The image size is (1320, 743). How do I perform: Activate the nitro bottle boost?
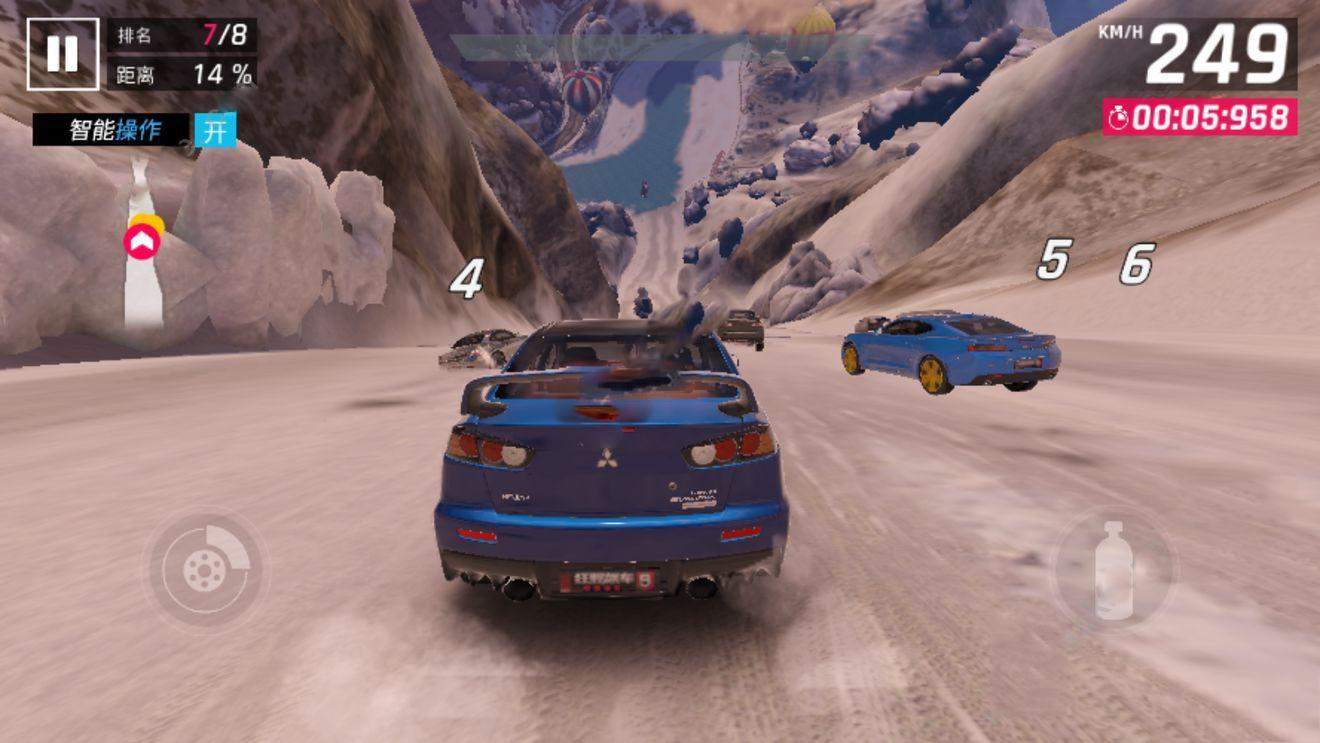pyautogui.click(x=1113, y=570)
